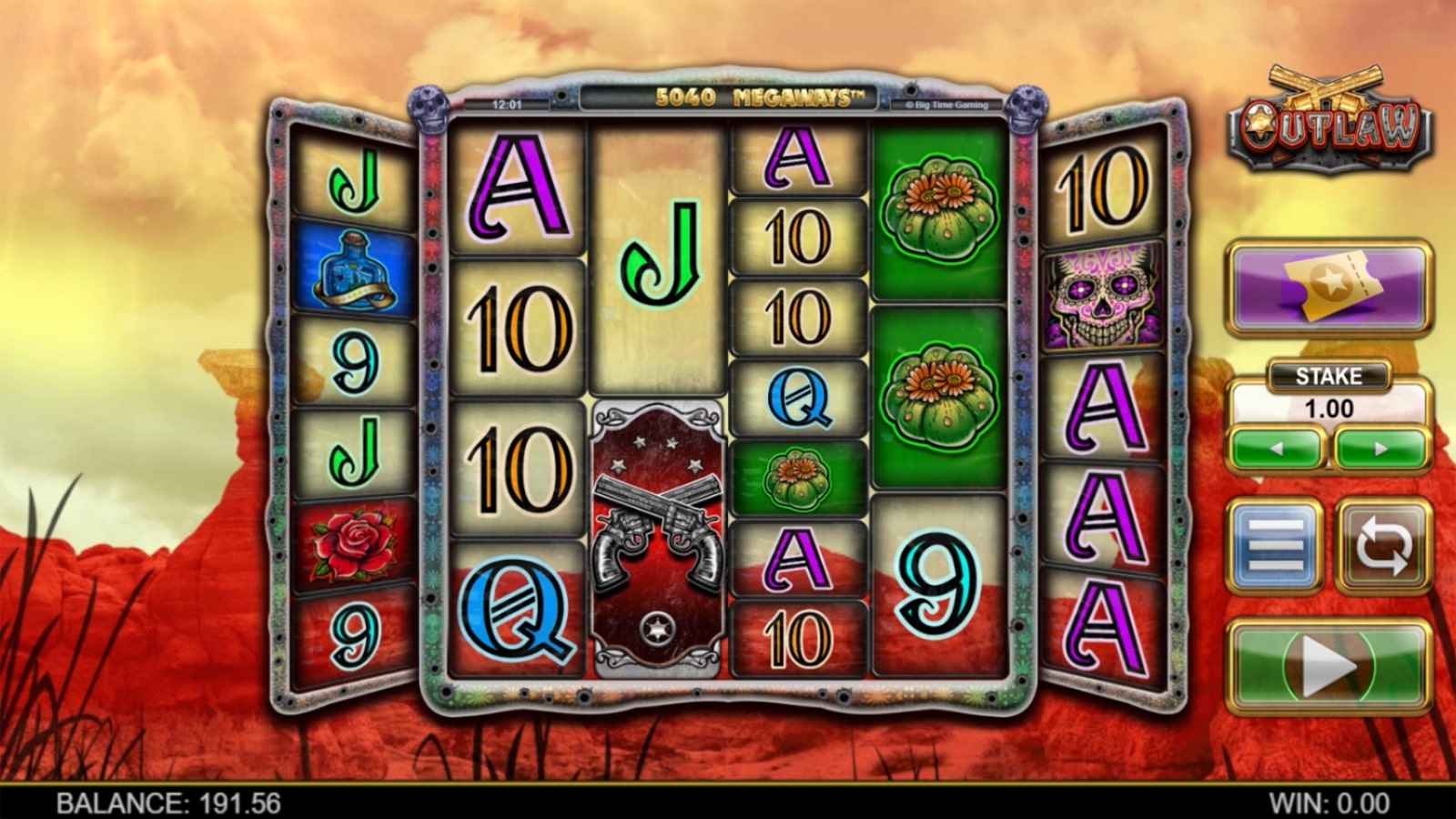This screenshot has width=1456, height=819.
Task: Activate the autoplay loop arrows button
Action: pyautogui.click(x=1383, y=545)
